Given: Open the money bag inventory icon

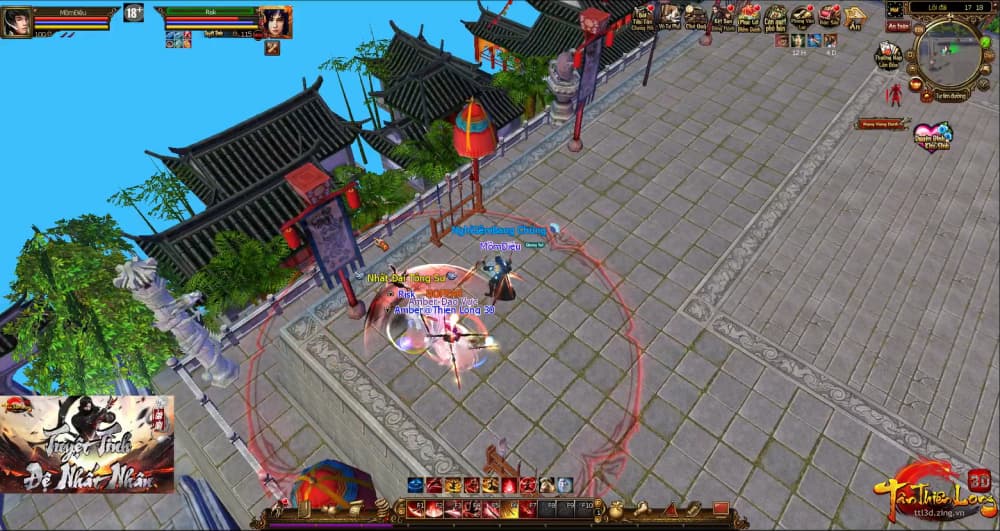Looking at the screenshot, I should [617, 508].
